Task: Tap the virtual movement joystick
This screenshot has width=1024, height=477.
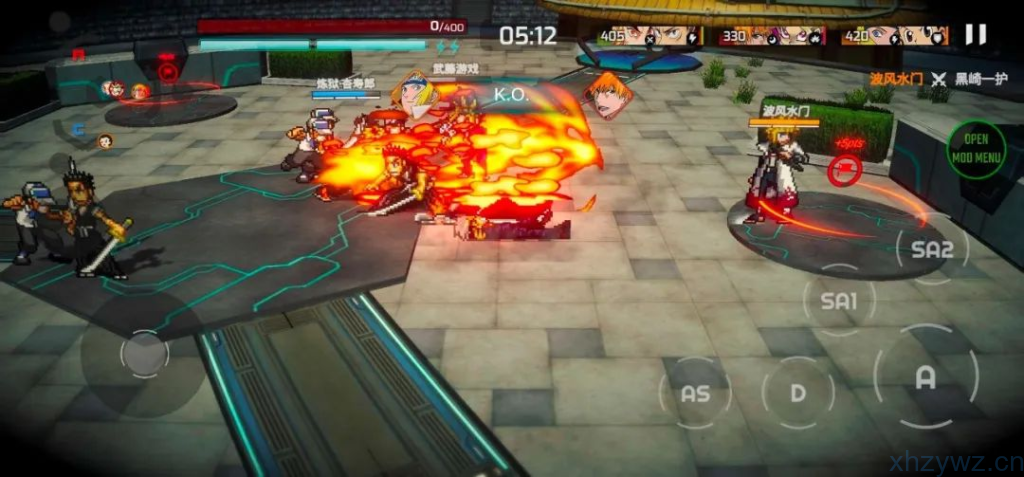Action: pos(144,353)
